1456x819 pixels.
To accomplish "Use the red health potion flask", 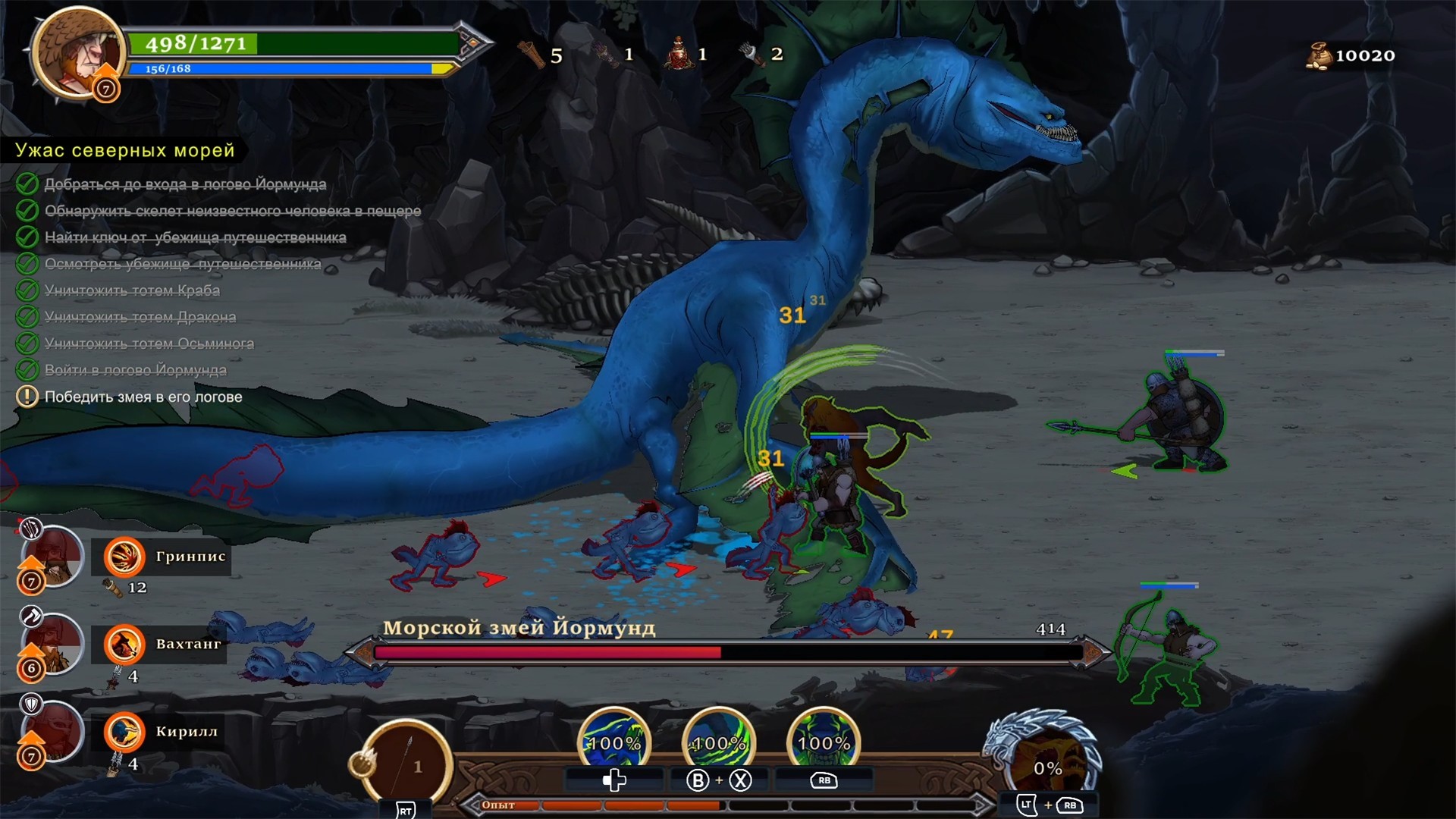I will (x=679, y=55).
